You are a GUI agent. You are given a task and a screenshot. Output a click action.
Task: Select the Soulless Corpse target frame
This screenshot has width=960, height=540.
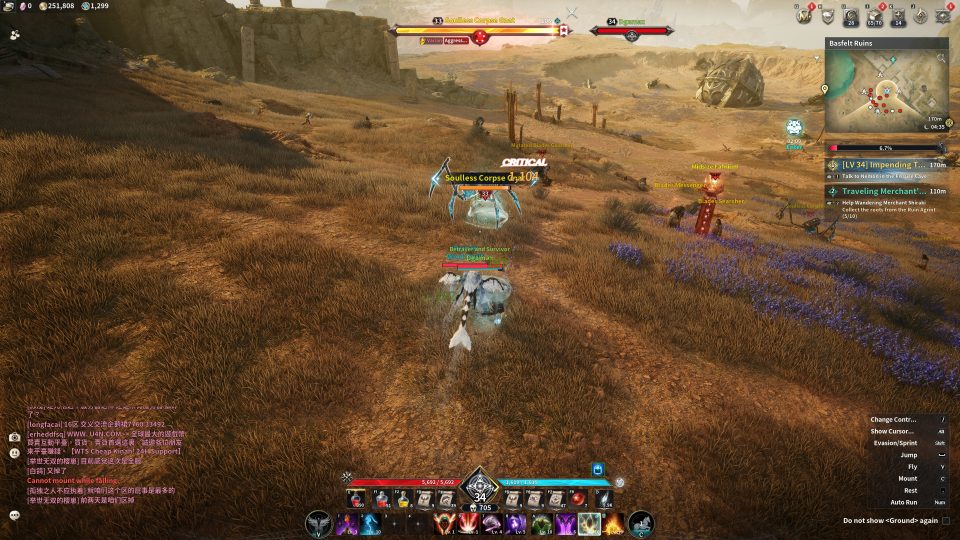coord(480,30)
